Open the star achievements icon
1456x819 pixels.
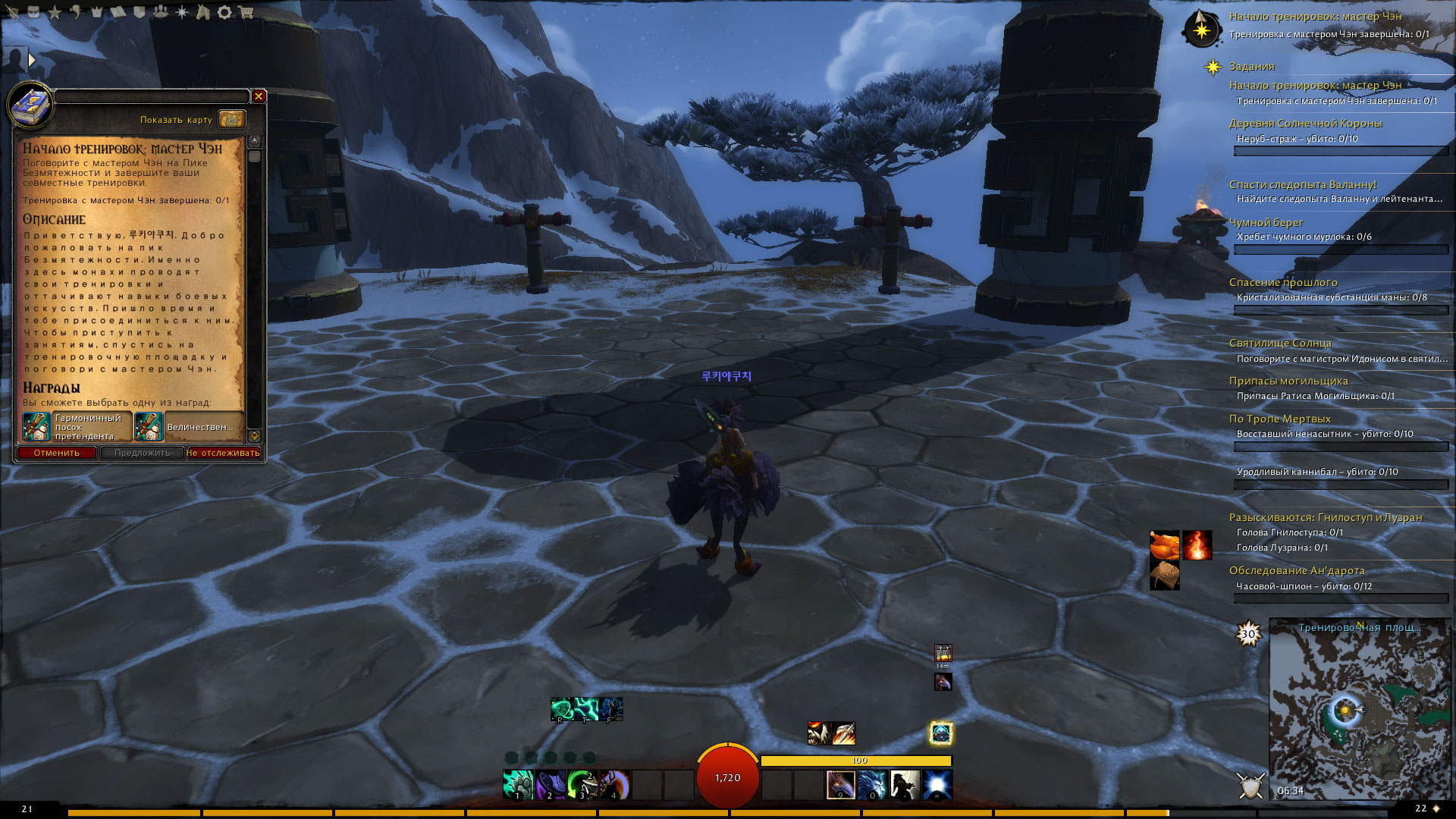tap(55, 12)
